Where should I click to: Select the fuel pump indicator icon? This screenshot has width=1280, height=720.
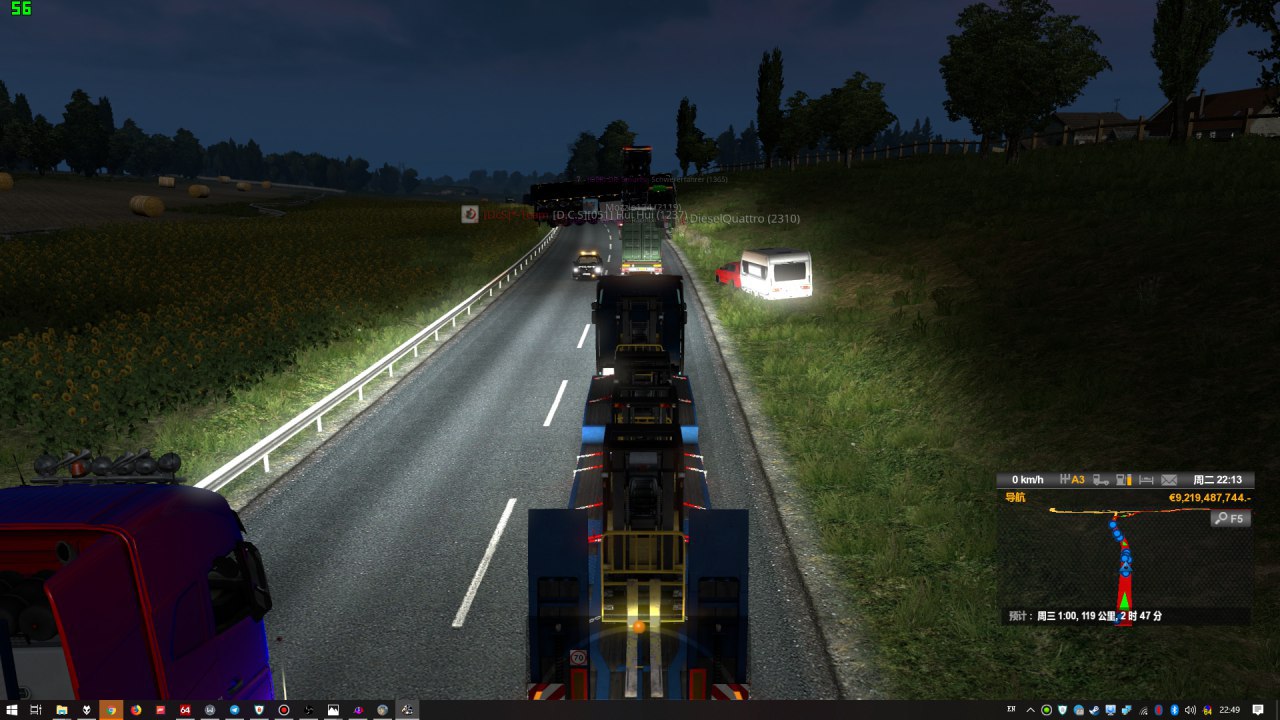(1123, 480)
